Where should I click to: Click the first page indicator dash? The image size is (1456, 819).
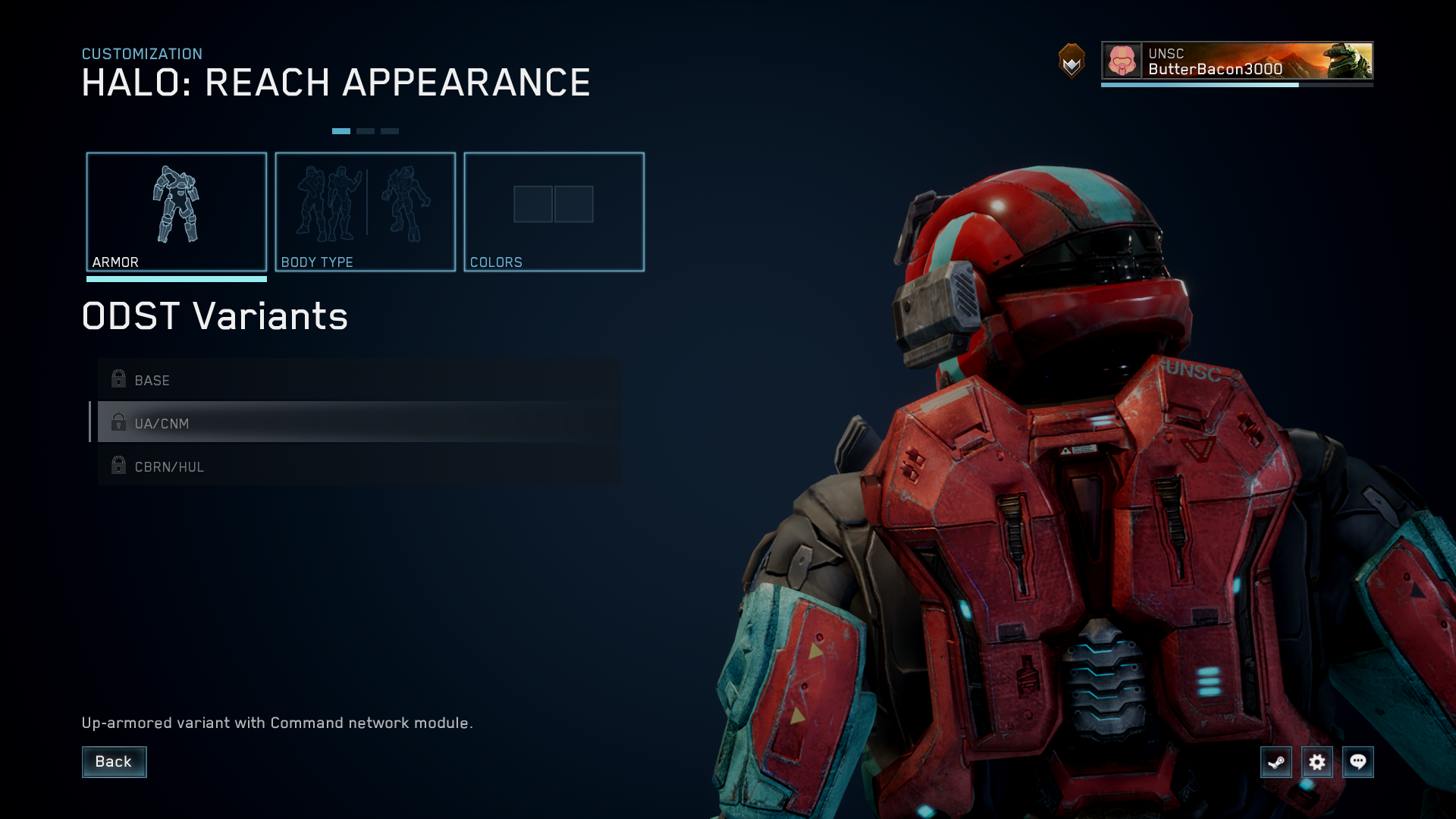point(343,130)
